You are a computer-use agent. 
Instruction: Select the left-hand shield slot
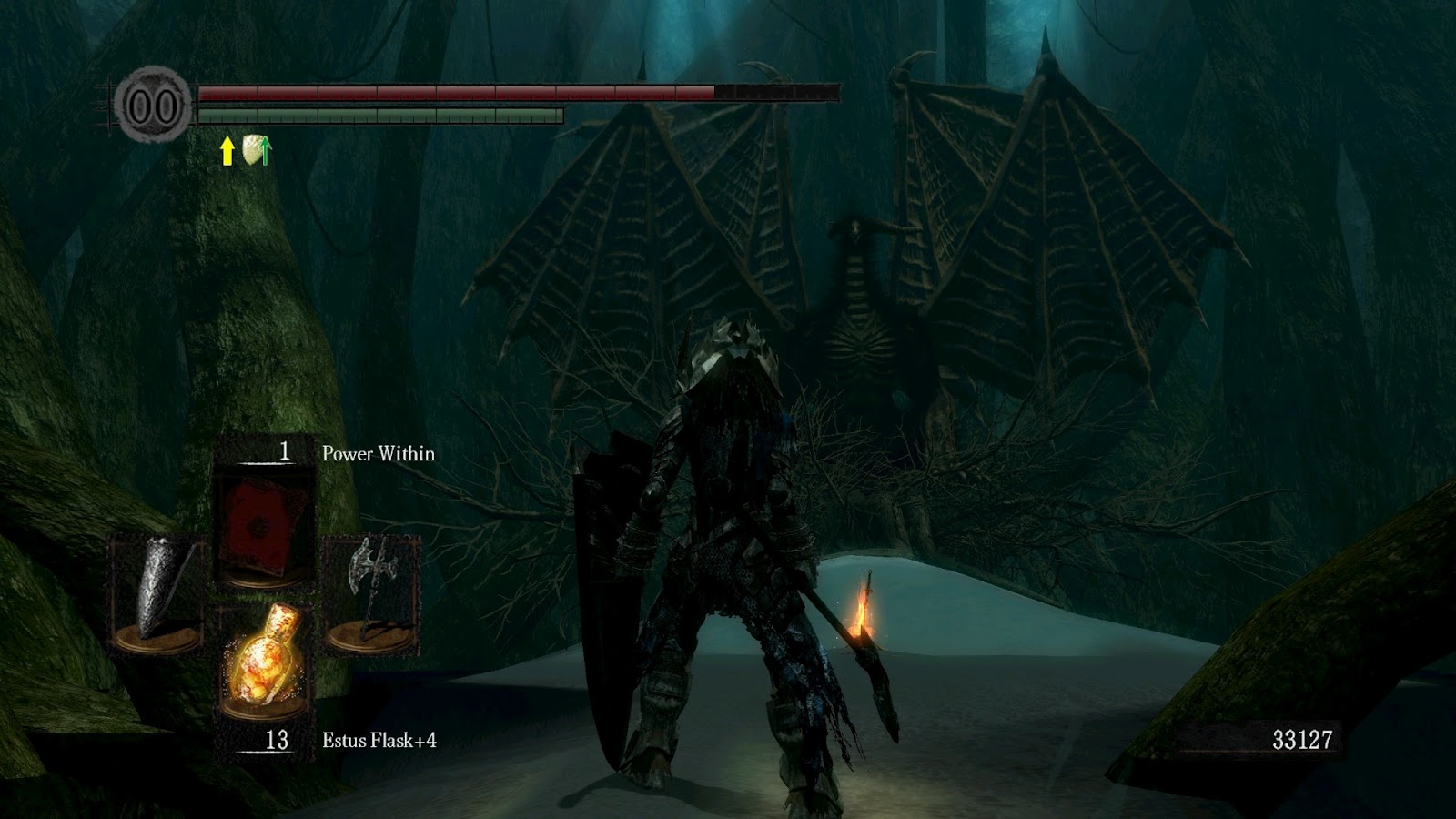tap(157, 591)
